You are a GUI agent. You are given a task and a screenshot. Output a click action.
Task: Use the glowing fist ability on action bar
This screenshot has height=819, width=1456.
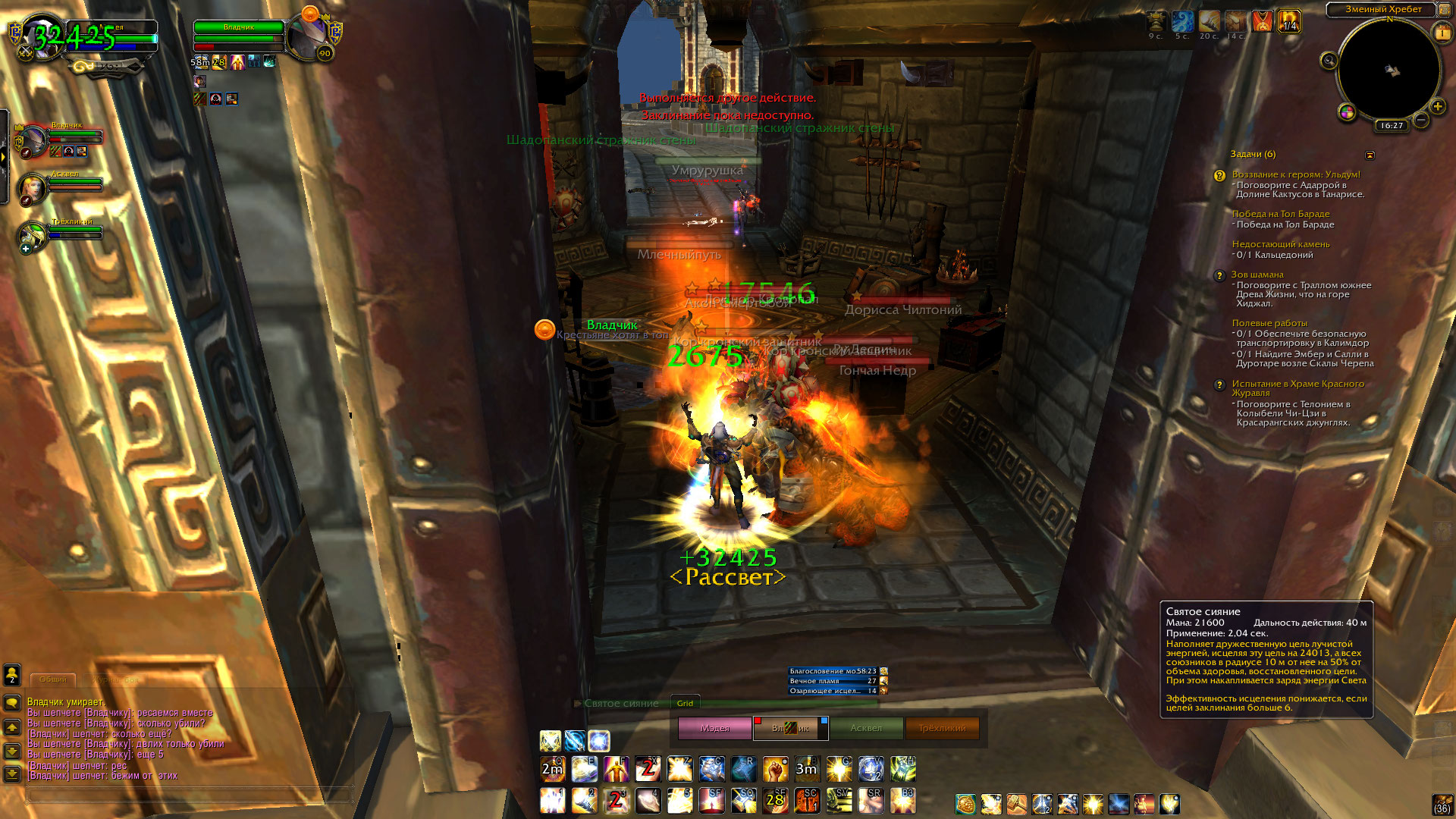tap(775, 769)
